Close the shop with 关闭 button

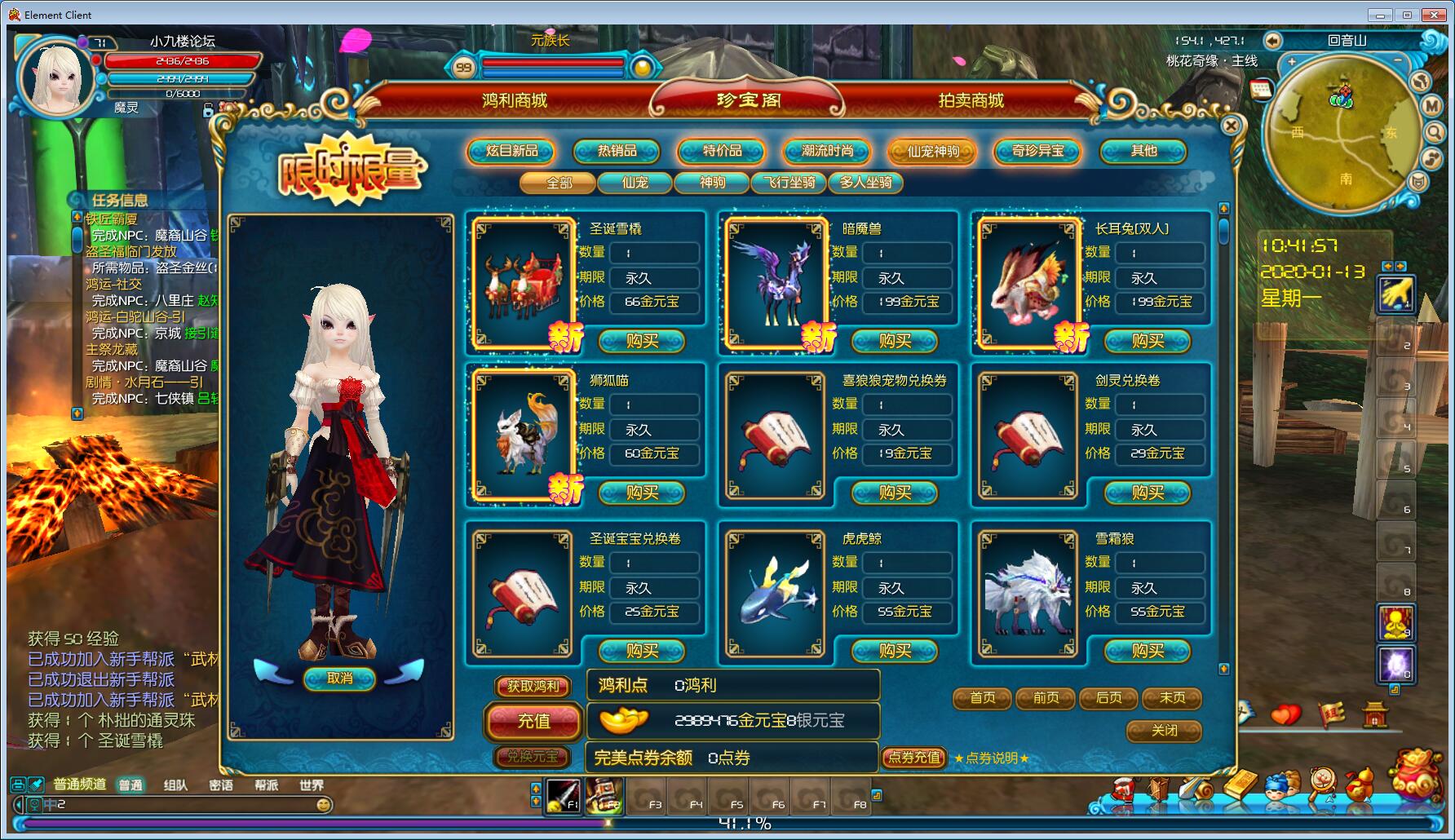tap(1164, 731)
